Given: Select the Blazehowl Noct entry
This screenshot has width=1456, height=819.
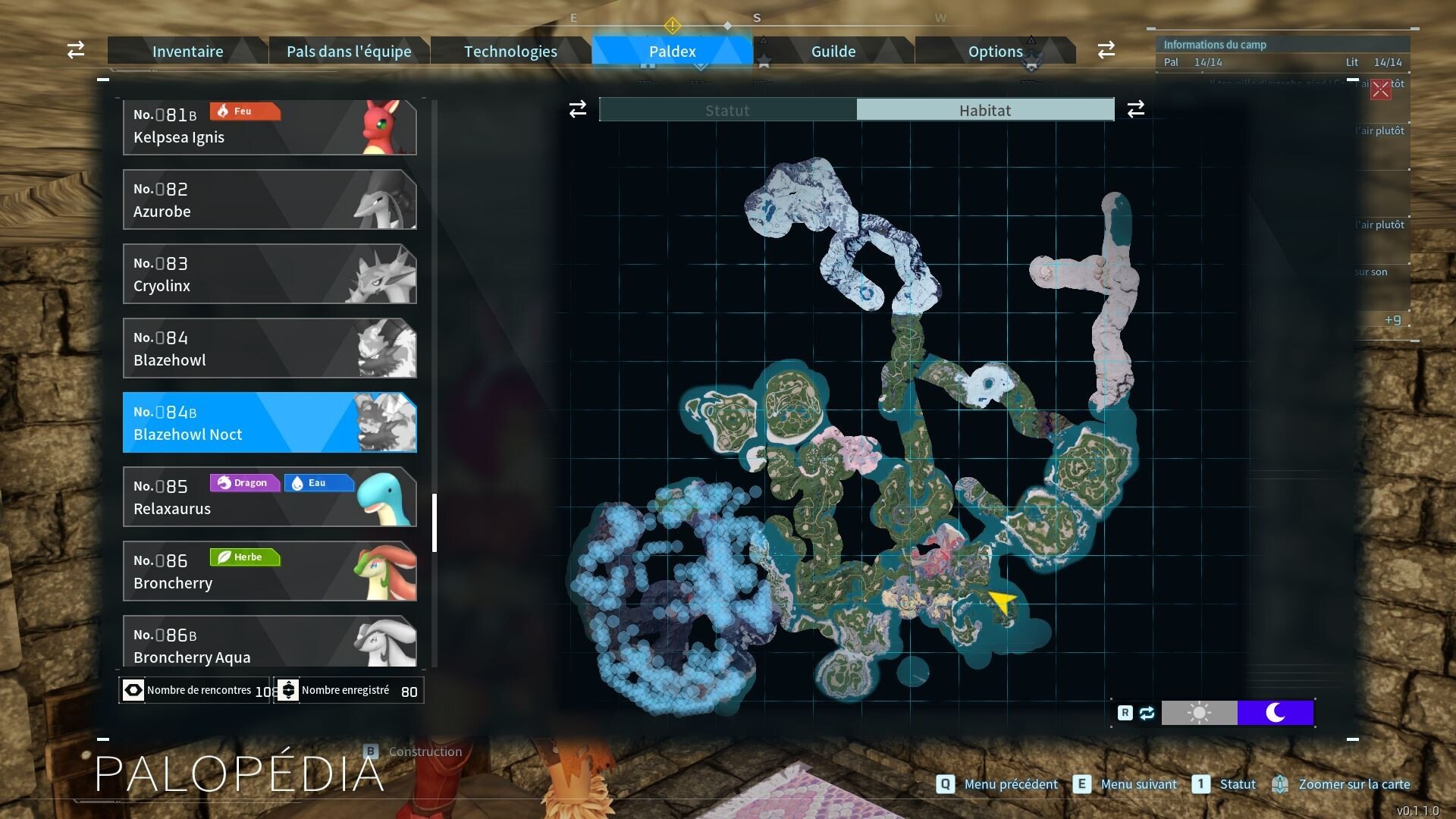Looking at the screenshot, I should tap(269, 422).
